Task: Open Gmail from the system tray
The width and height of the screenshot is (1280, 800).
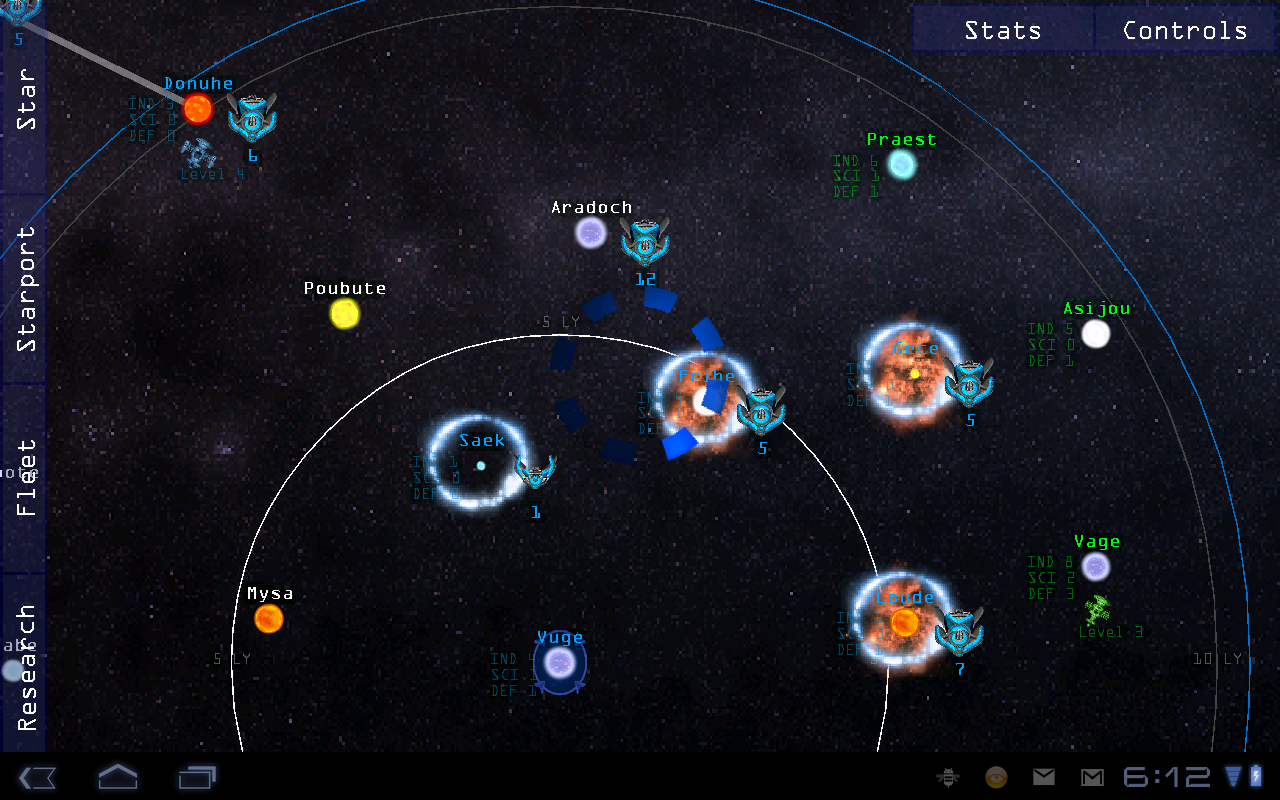Action: 1090,776
